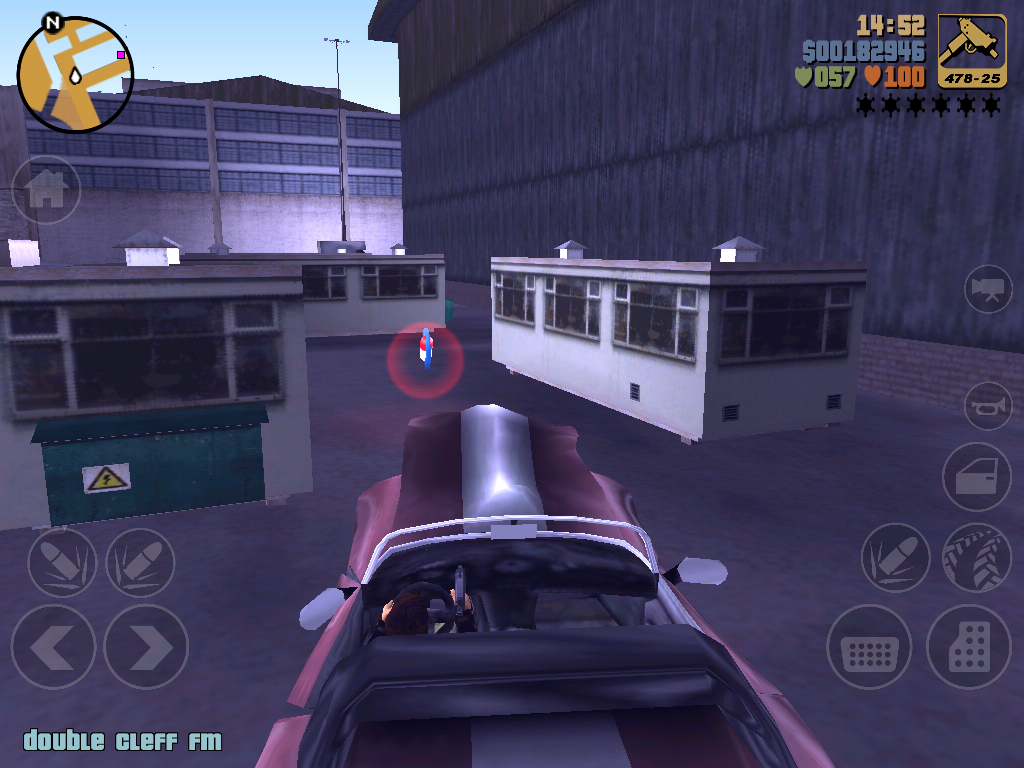This screenshot has width=1024, height=768.
Task: Fire drive-by with the left-pointing bullet button
Action: pyautogui.click(x=62, y=562)
